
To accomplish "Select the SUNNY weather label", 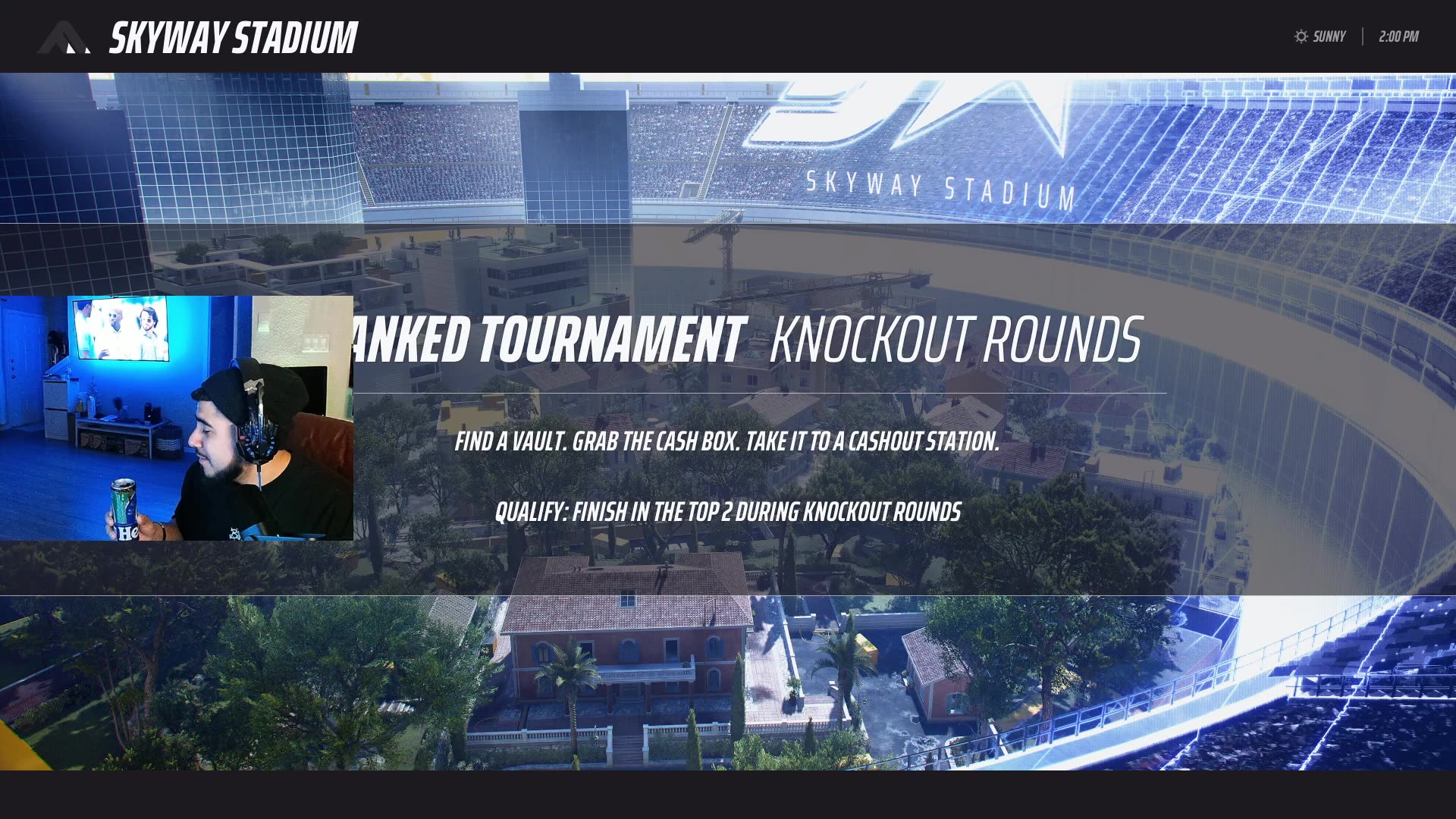I will click(1329, 36).
